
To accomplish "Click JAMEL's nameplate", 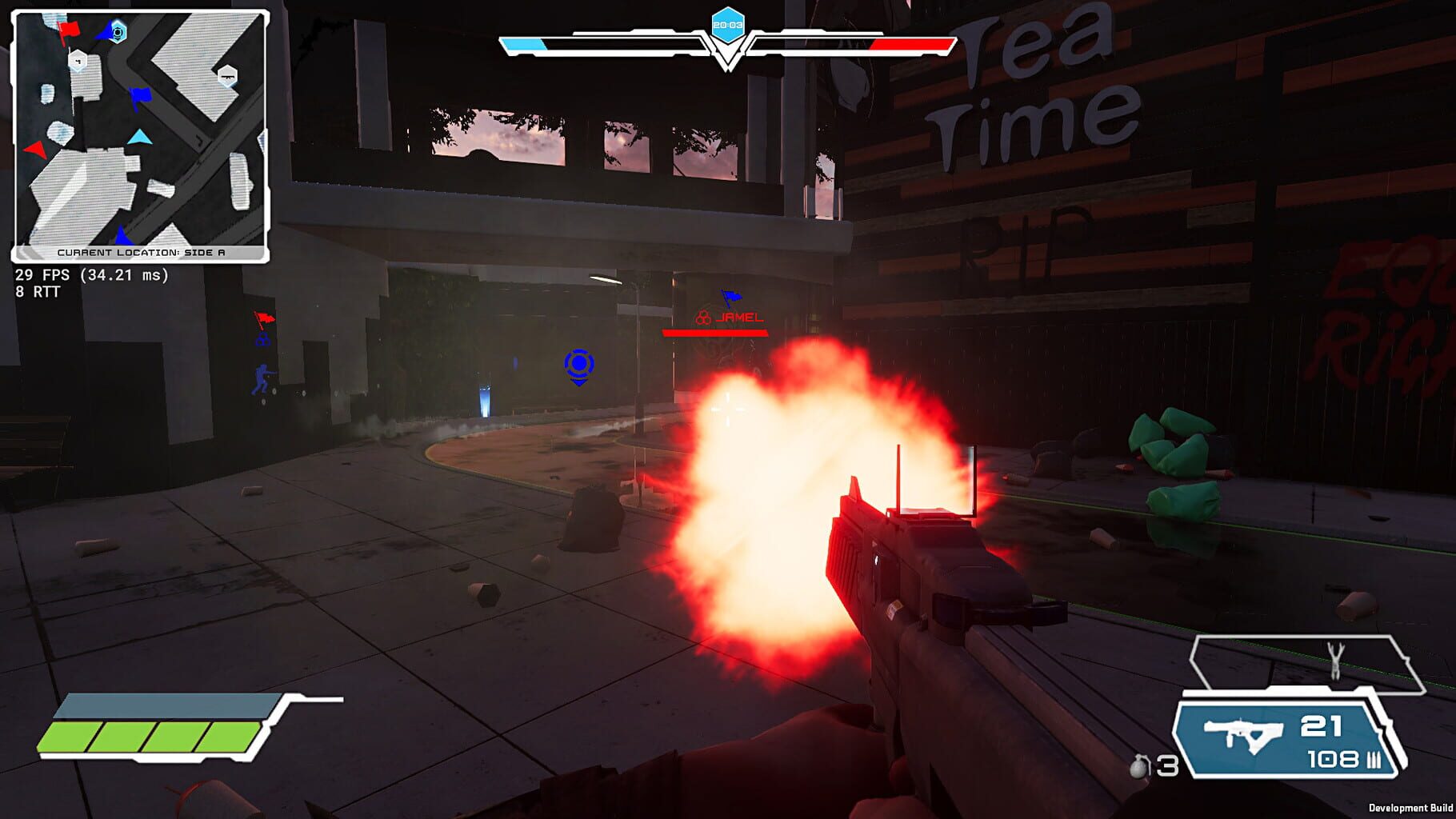I will tap(738, 318).
